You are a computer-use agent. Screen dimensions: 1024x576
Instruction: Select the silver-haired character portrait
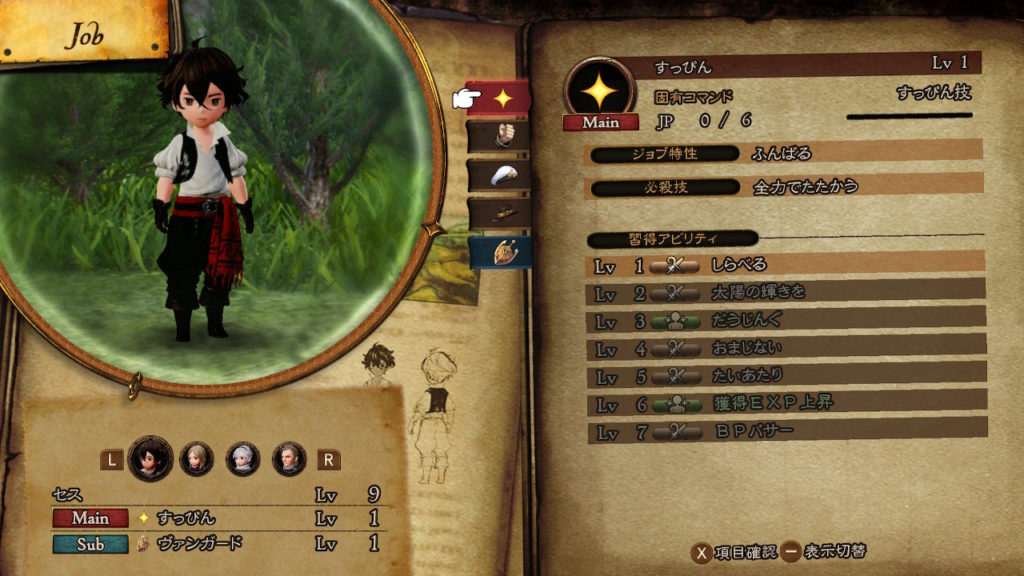click(243, 458)
